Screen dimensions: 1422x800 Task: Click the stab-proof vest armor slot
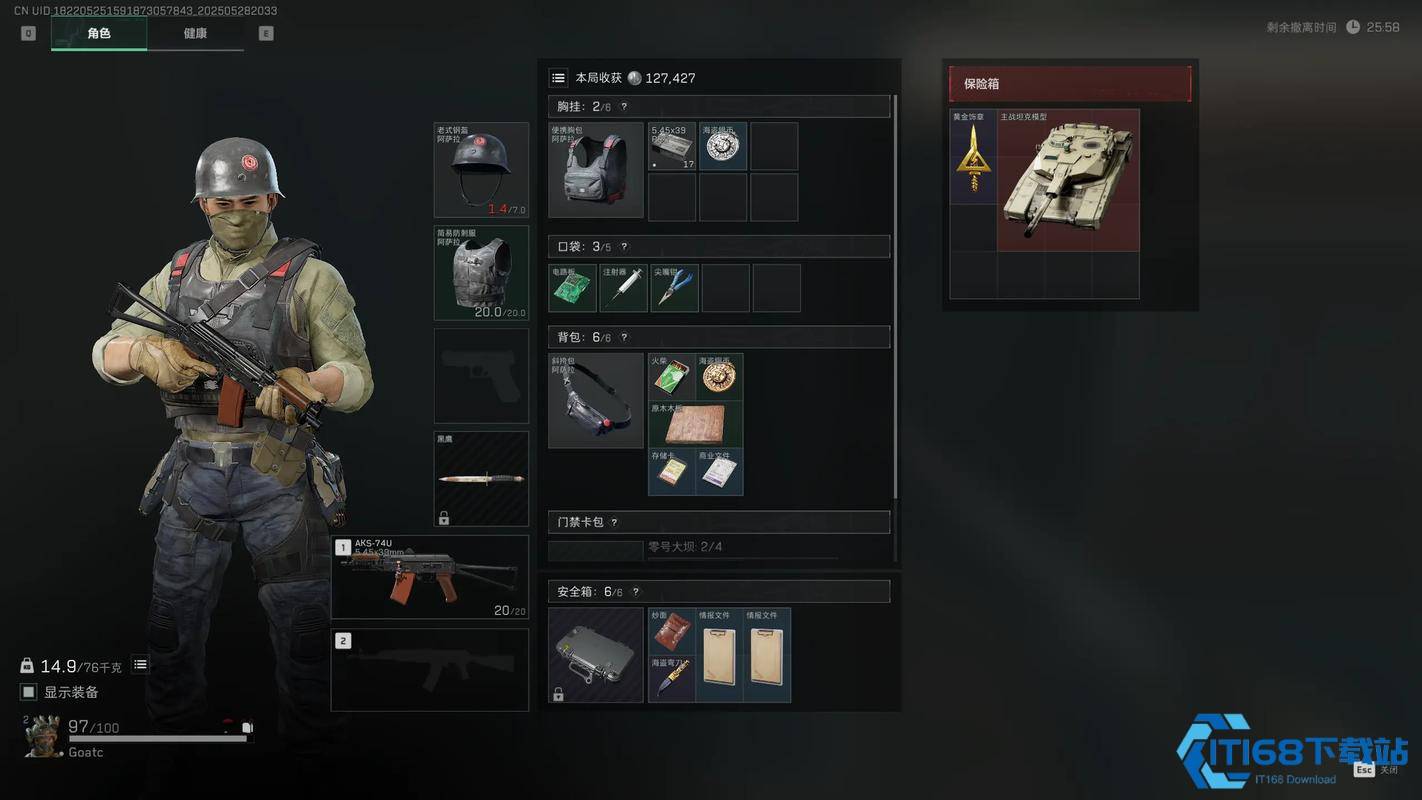(481, 273)
